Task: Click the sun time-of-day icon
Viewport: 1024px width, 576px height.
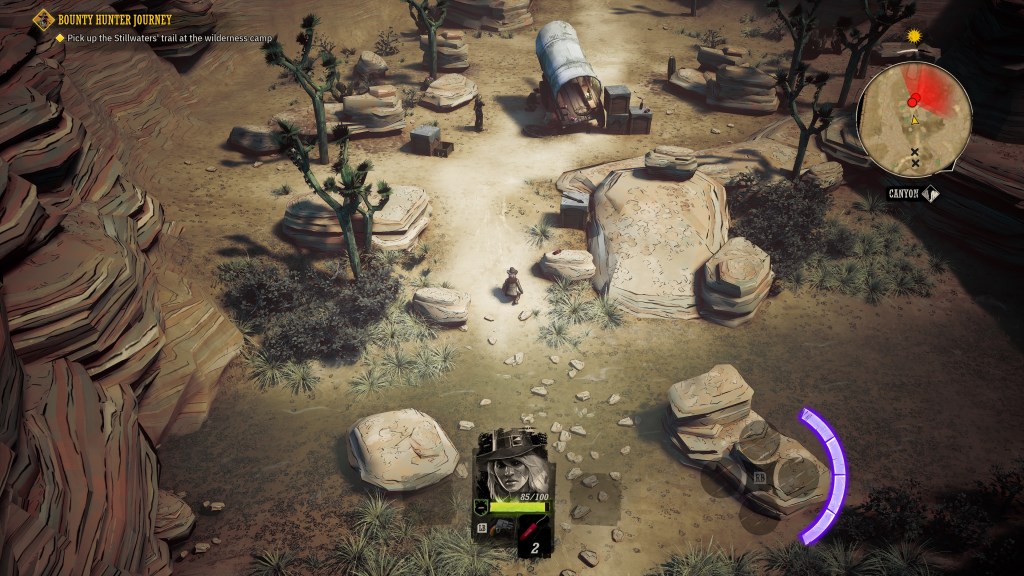Action: pyautogui.click(x=913, y=36)
